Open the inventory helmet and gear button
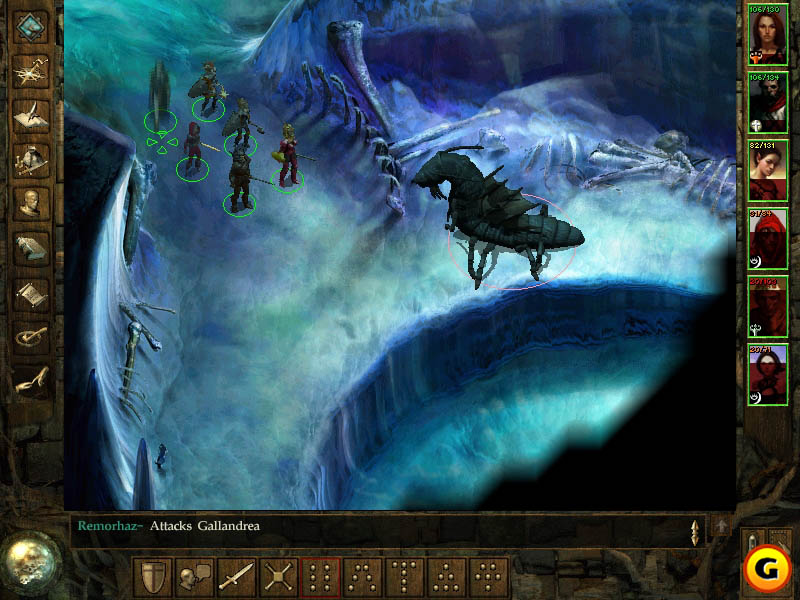 coord(32,158)
